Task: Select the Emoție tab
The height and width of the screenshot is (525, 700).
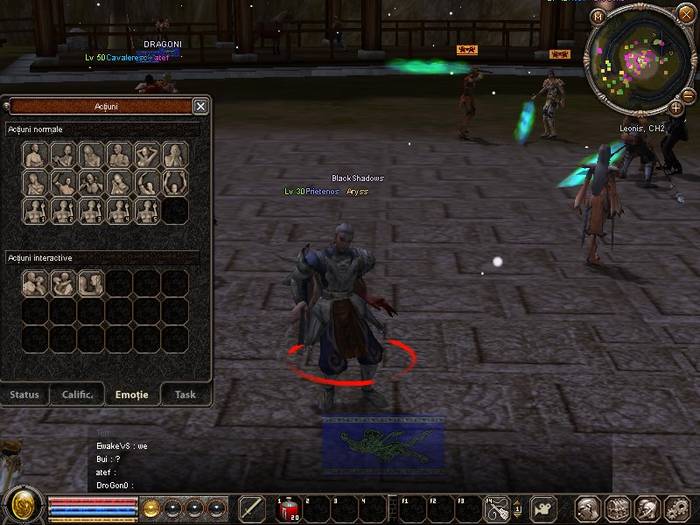Action: 132,394
